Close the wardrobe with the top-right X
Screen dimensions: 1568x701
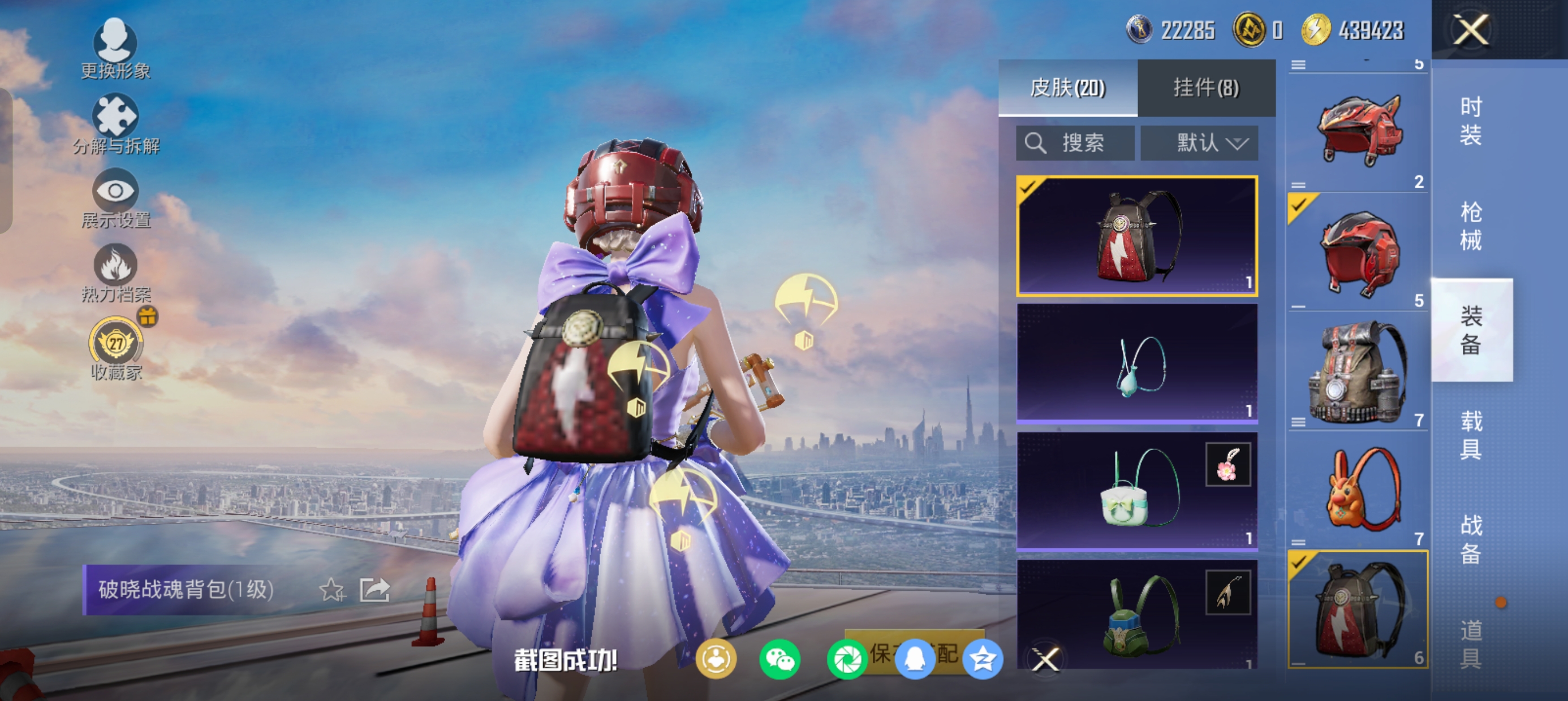(x=1471, y=29)
